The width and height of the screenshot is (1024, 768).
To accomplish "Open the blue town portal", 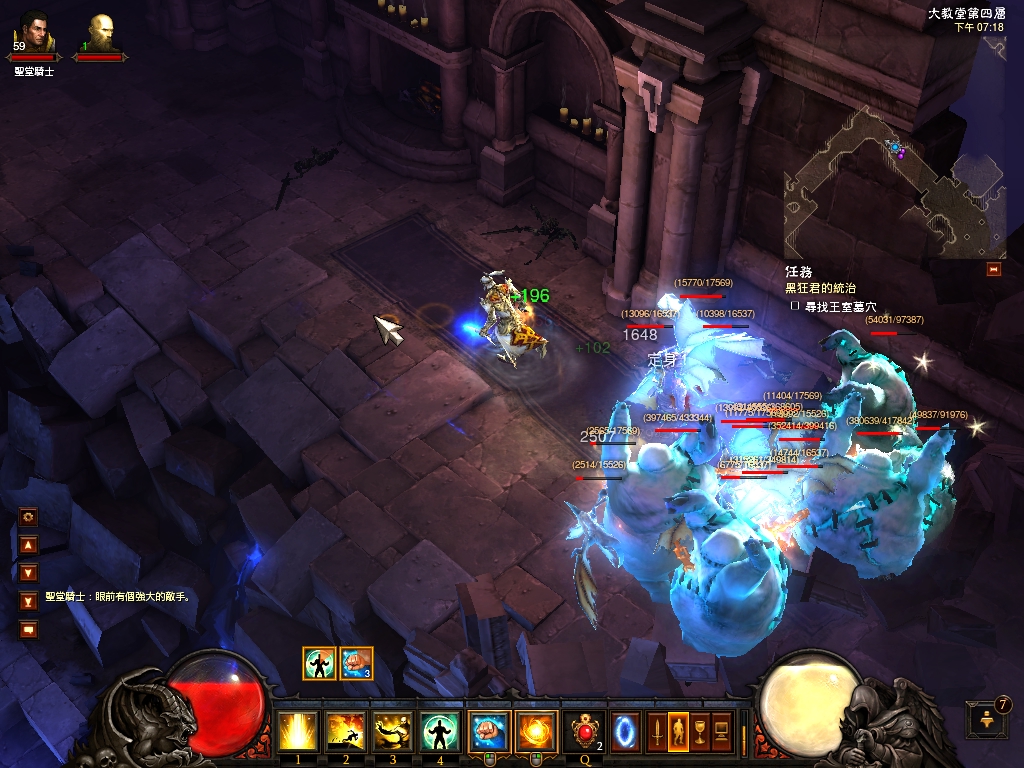I will click(x=626, y=731).
